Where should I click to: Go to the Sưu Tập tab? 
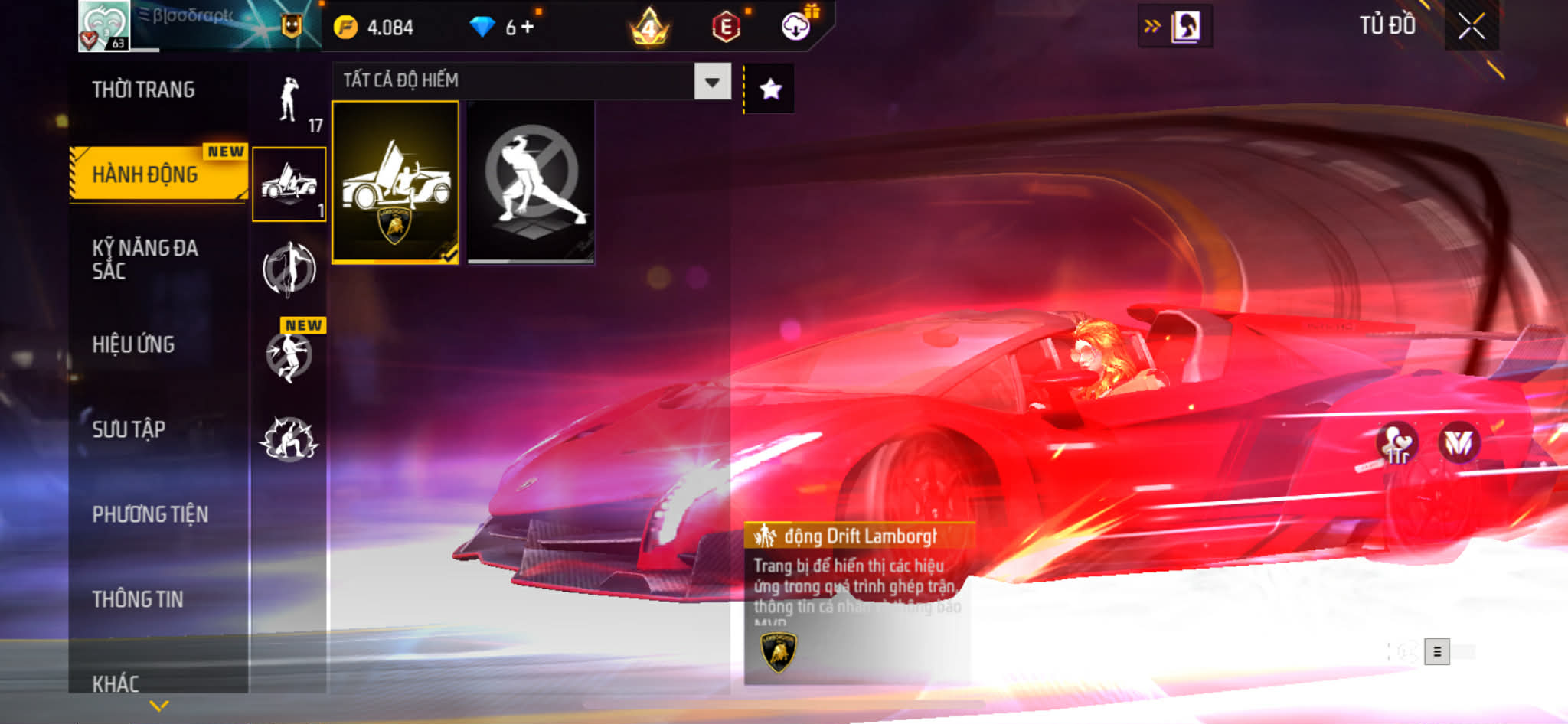pos(129,429)
